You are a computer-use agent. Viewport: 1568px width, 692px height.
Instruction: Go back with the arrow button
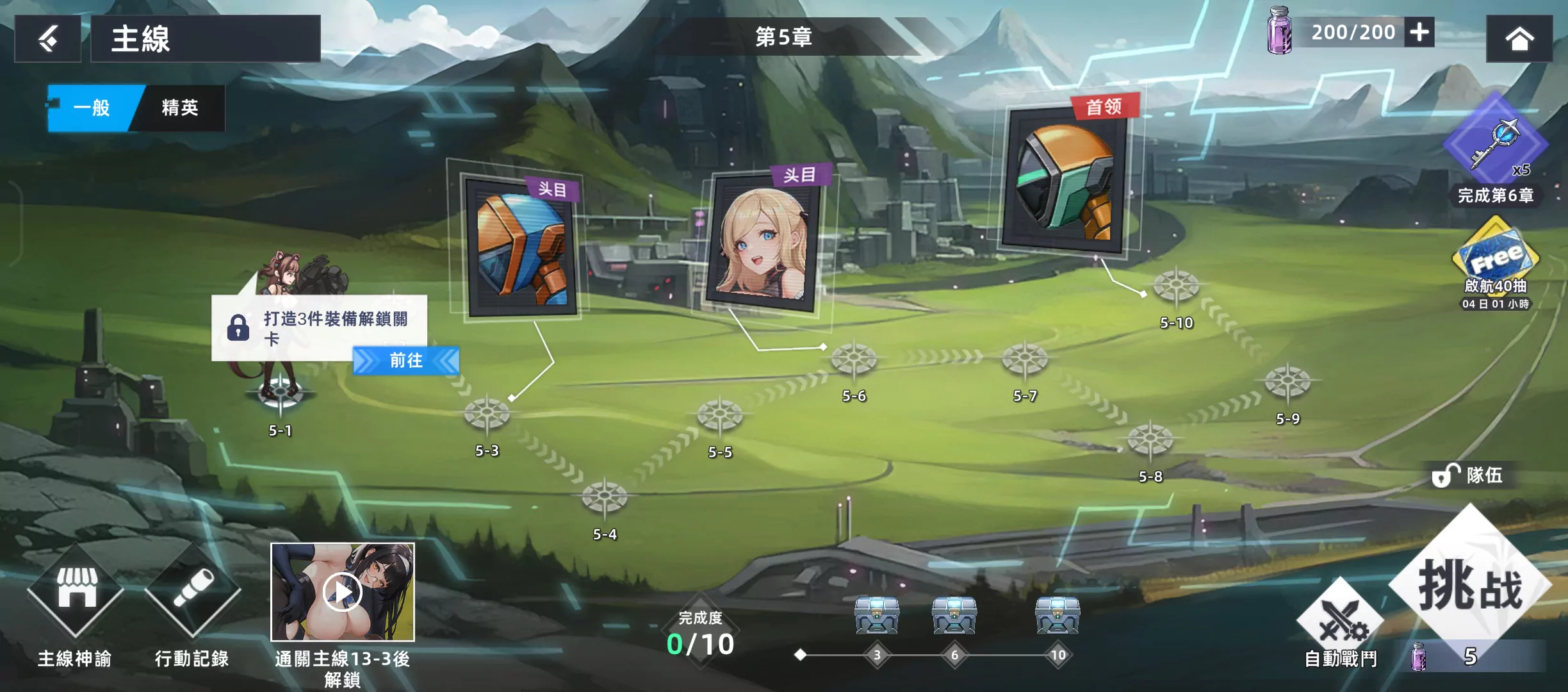[48, 39]
